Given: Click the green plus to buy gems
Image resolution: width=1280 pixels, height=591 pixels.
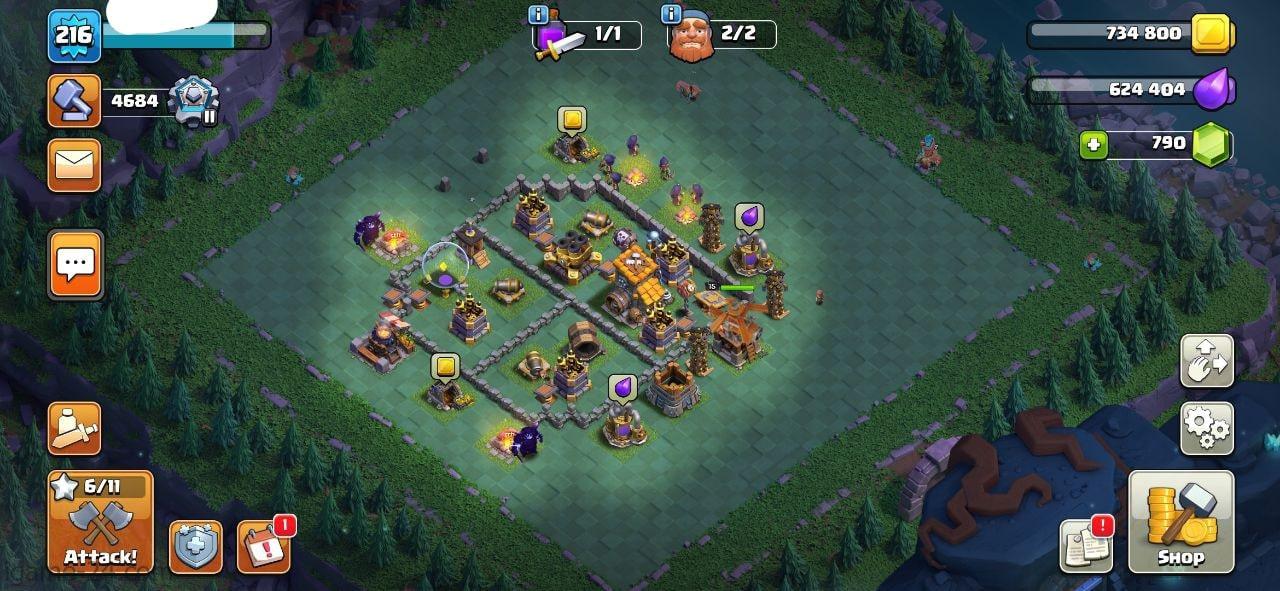Looking at the screenshot, I should pyautogui.click(x=1094, y=145).
